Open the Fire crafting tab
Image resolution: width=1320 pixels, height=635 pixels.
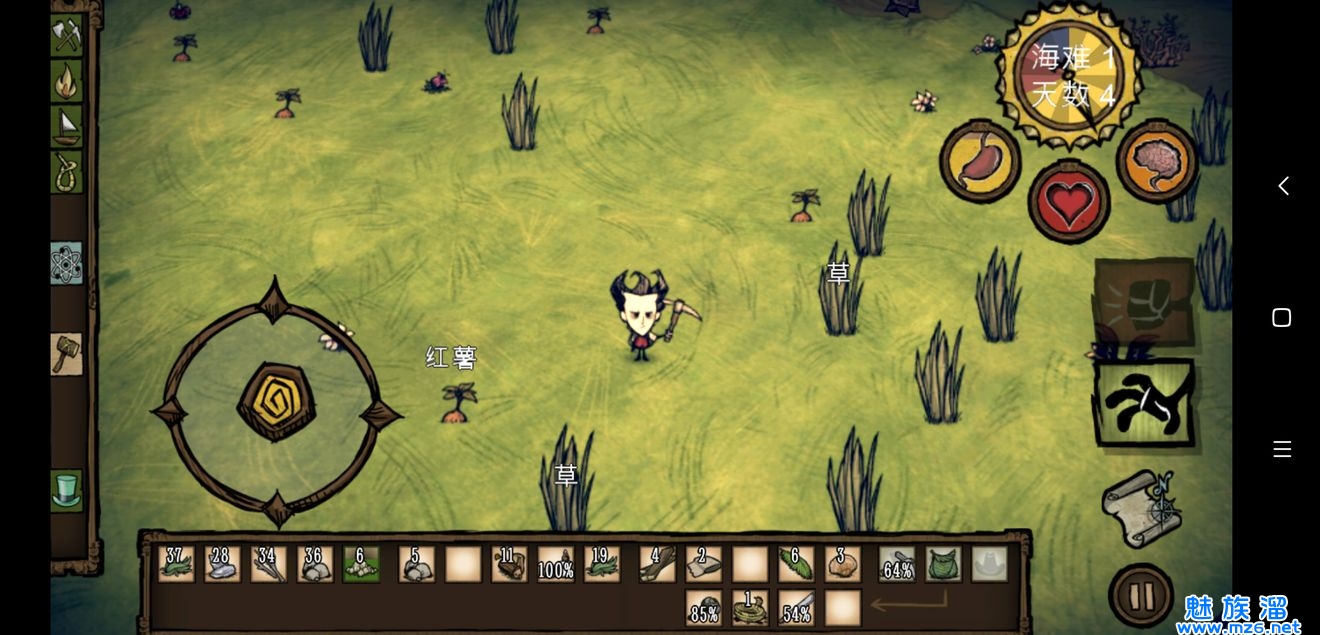click(x=67, y=81)
